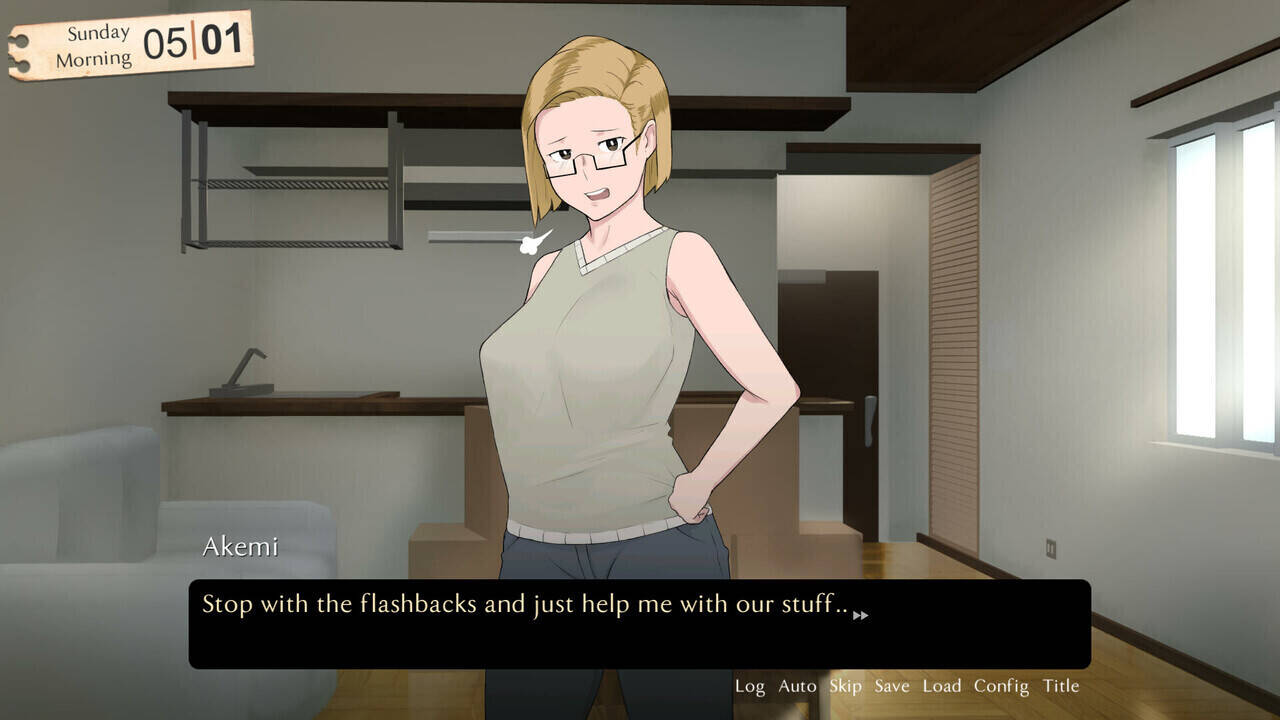Skip through the dialogue
Viewport: 1280px width, 720px height.
[845, 686]
